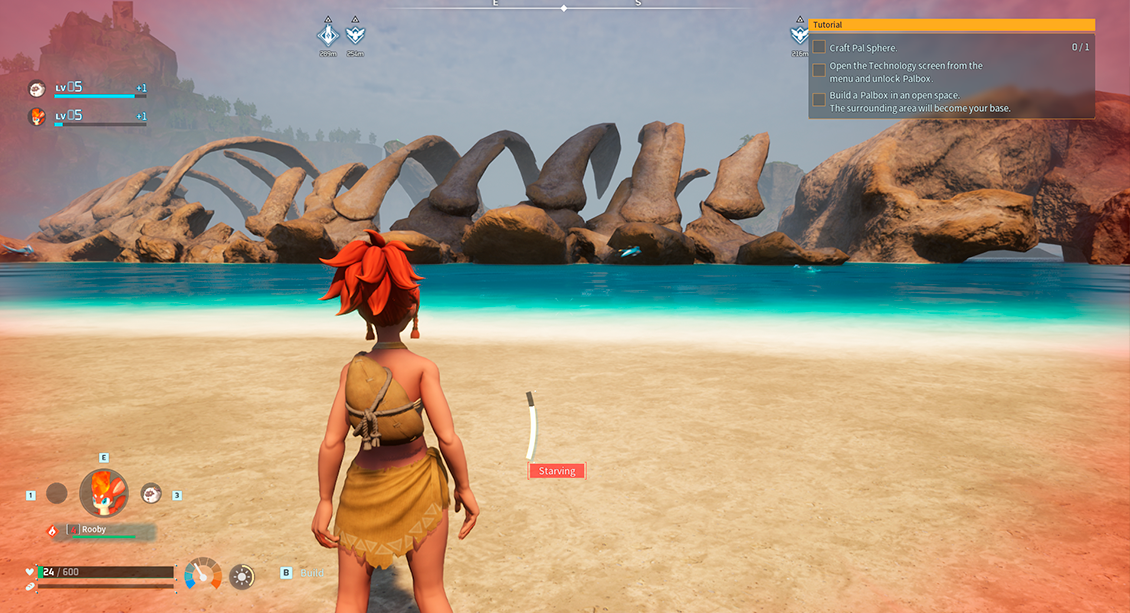
Task: Tick the unlock Palbox objective checkbox
Action: click(x=819, y=71)
